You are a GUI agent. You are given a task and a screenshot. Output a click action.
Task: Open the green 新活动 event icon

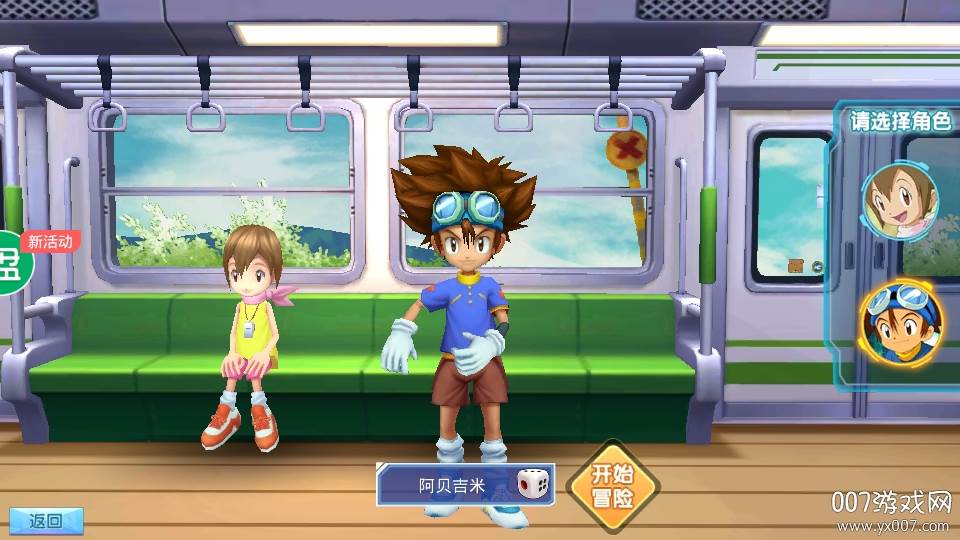(14, 262)
